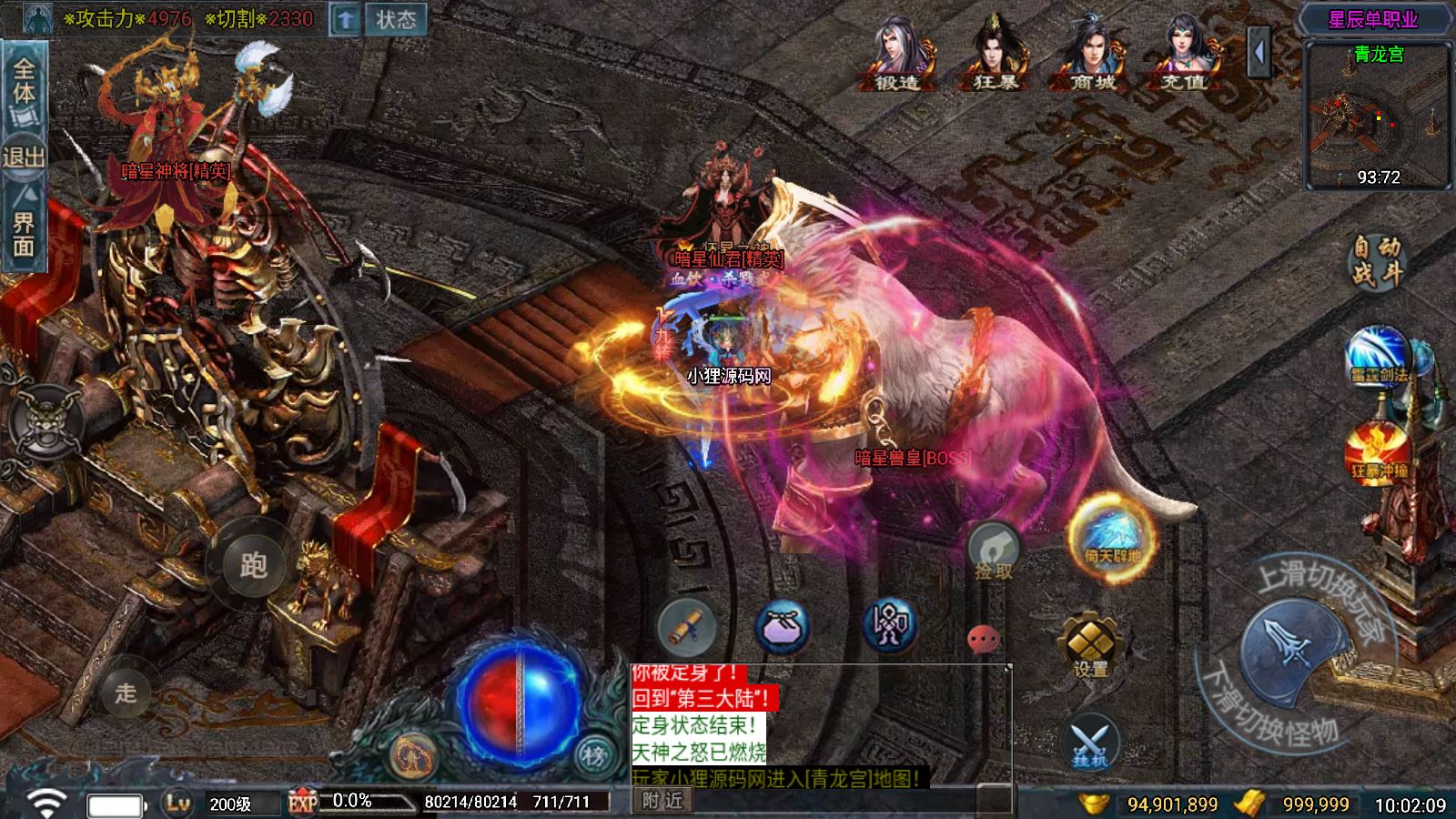The width and height of the screenshot is (1456, 819).
Task: Switch movement to 跑 run mode
Action: [252, 564]
